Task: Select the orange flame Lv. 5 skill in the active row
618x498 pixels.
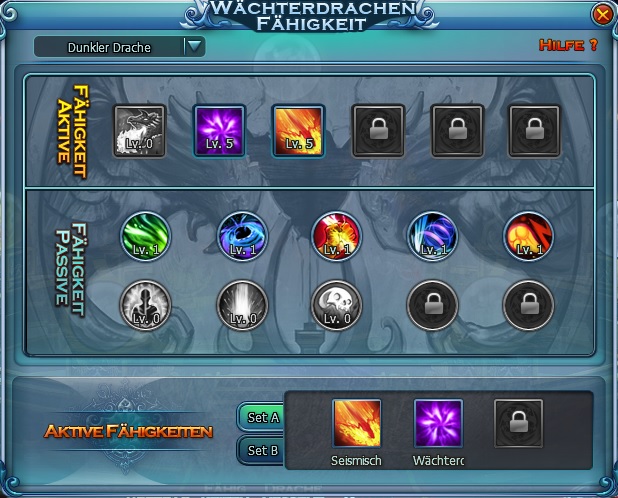Action: coord(298,130)
